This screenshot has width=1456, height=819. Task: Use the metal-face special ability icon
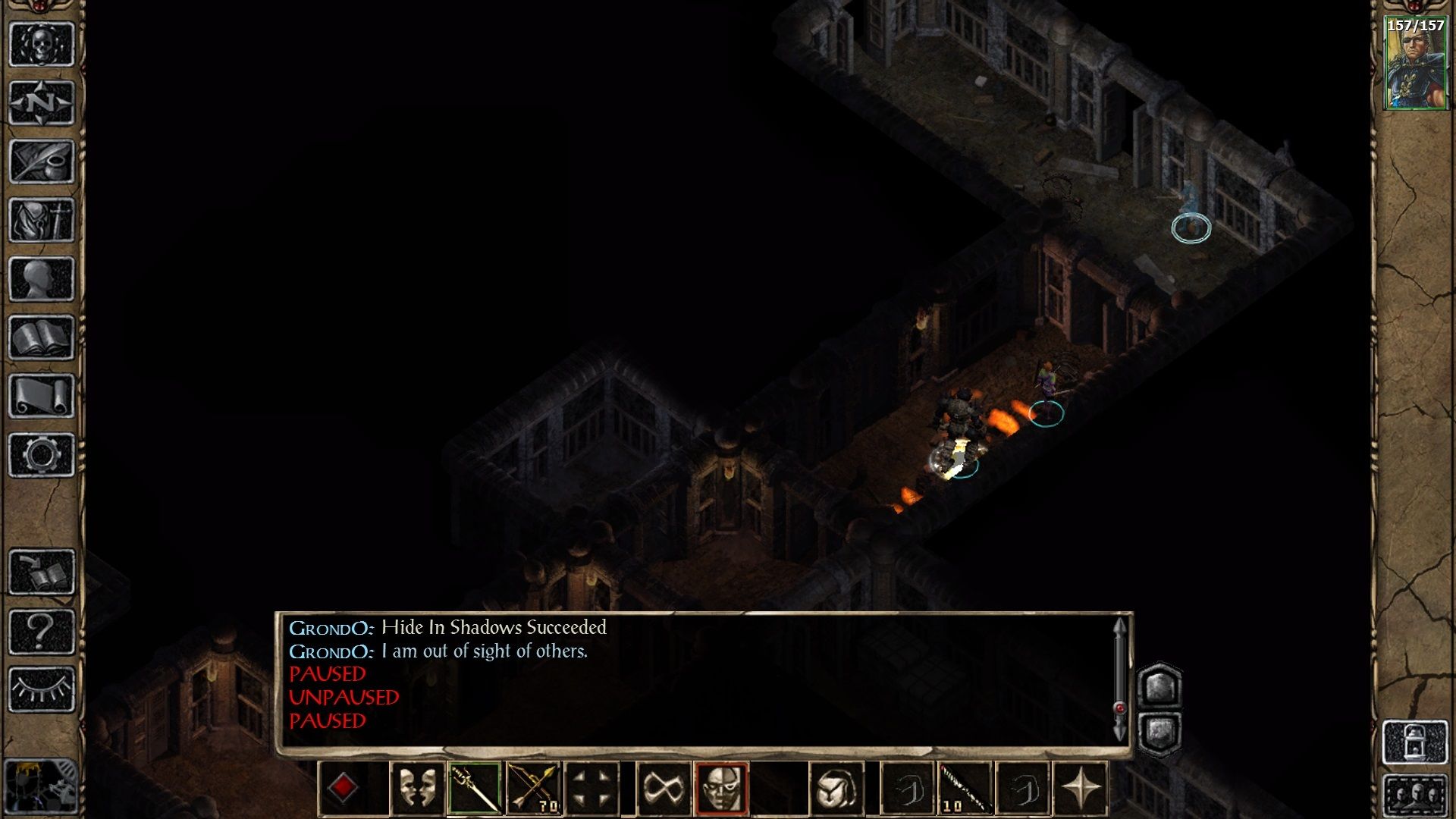point(723,787)
